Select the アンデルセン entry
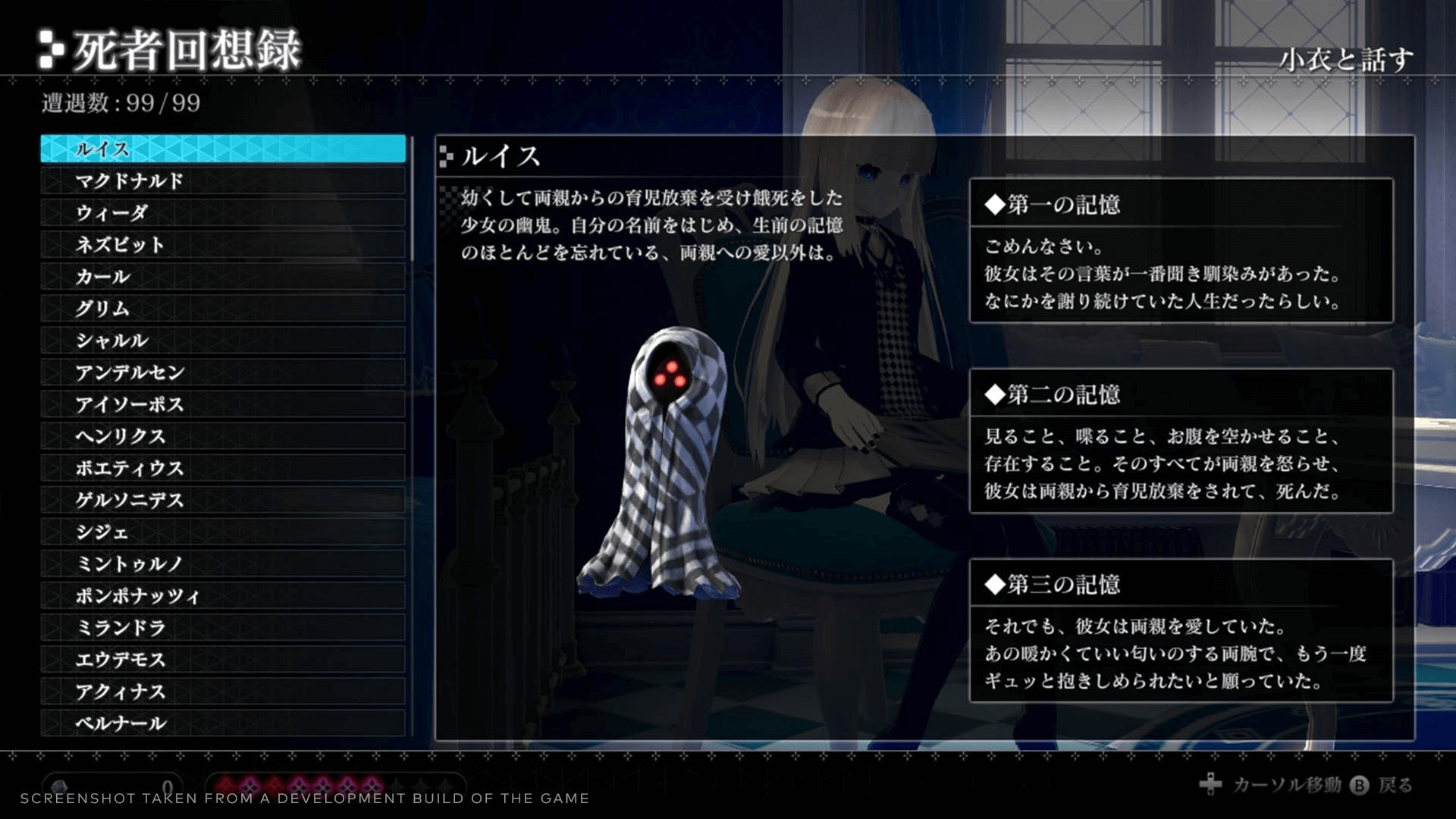Image resolution: width=1456 pixels, height=819 pixels. click(223, 372)
